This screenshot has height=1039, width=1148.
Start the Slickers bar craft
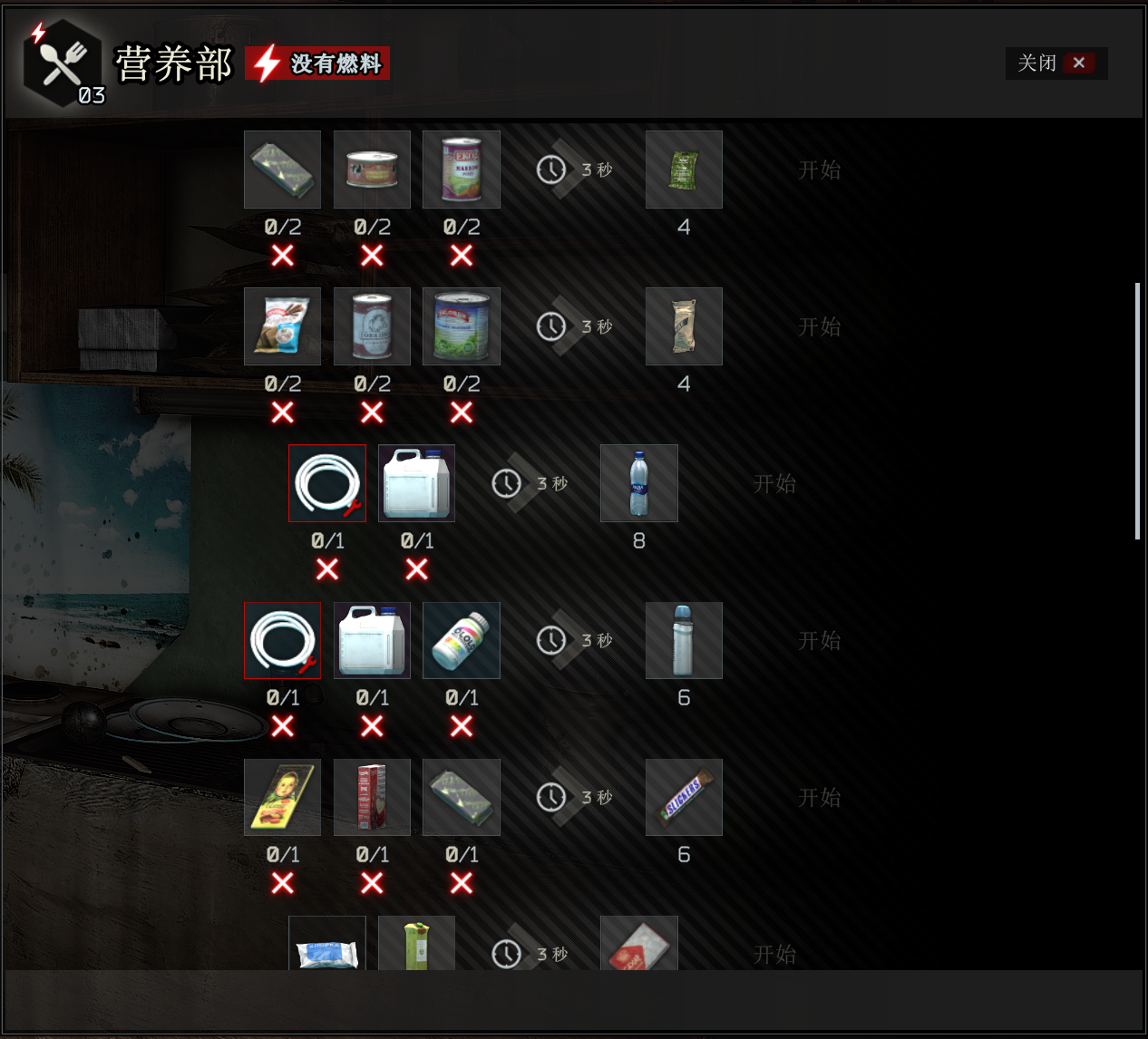[819, 798]
